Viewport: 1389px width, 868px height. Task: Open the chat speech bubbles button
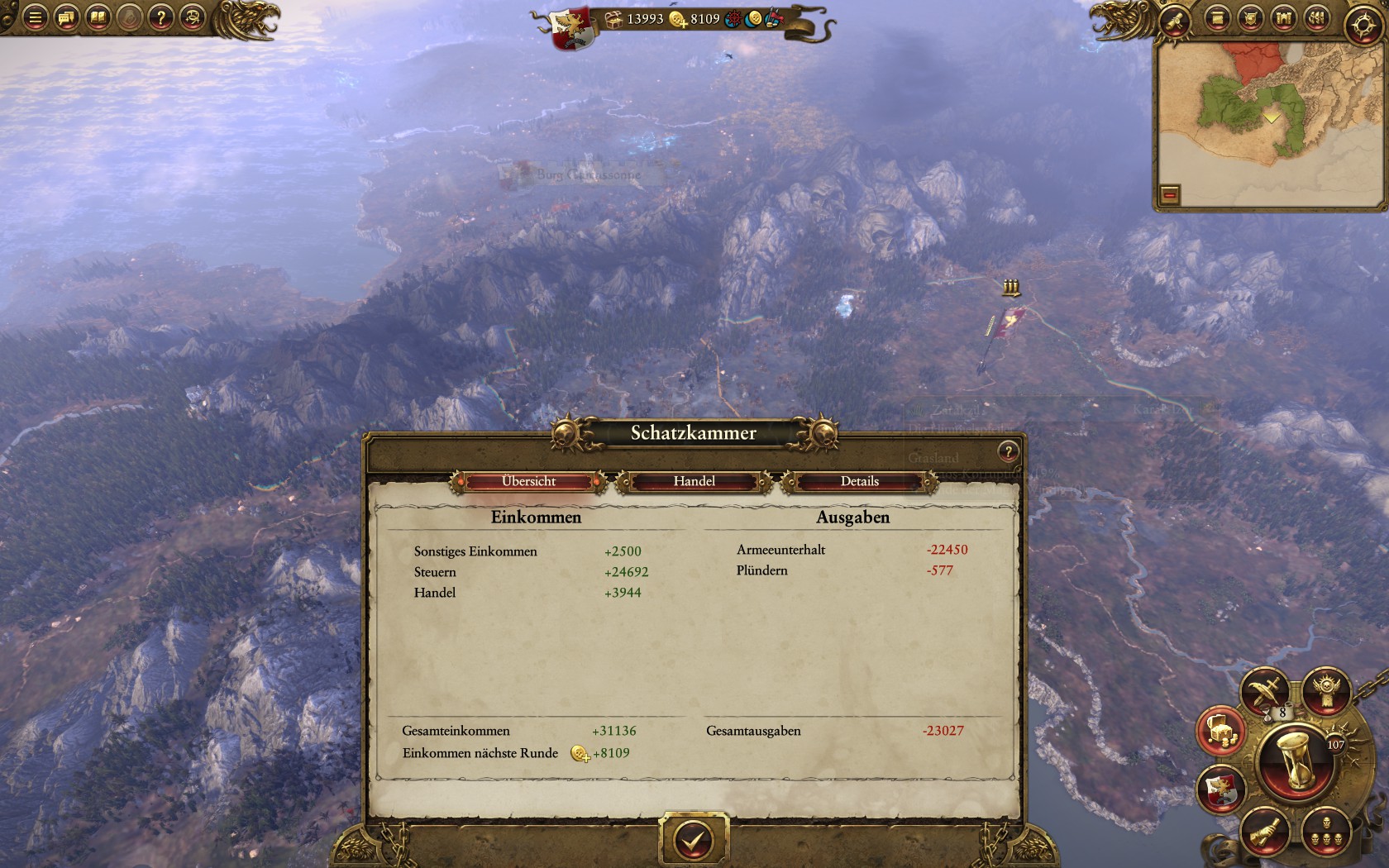pyautogui.click(x=66, y=17)
